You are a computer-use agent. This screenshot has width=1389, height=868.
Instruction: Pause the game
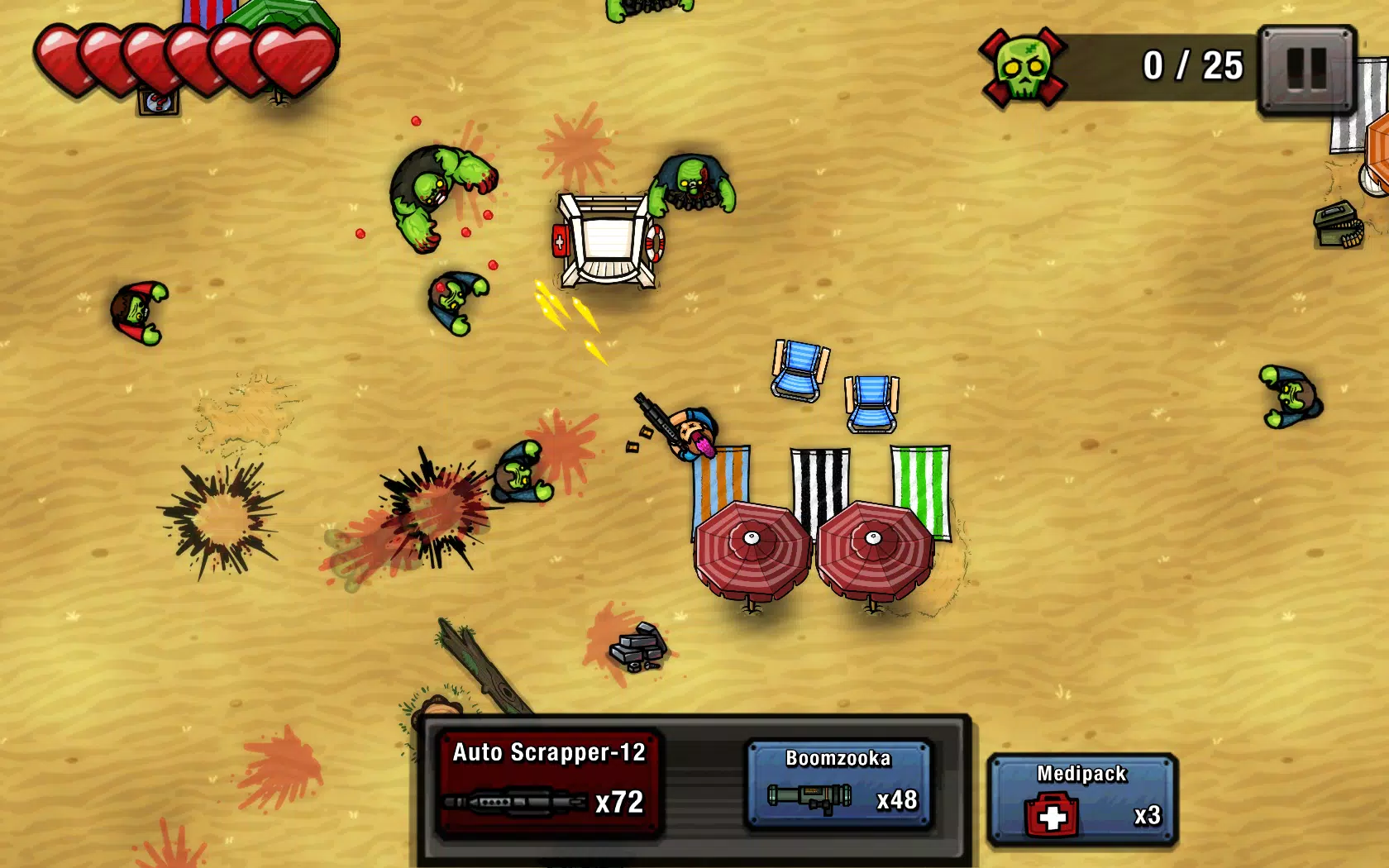click(x=1306, y=69)
